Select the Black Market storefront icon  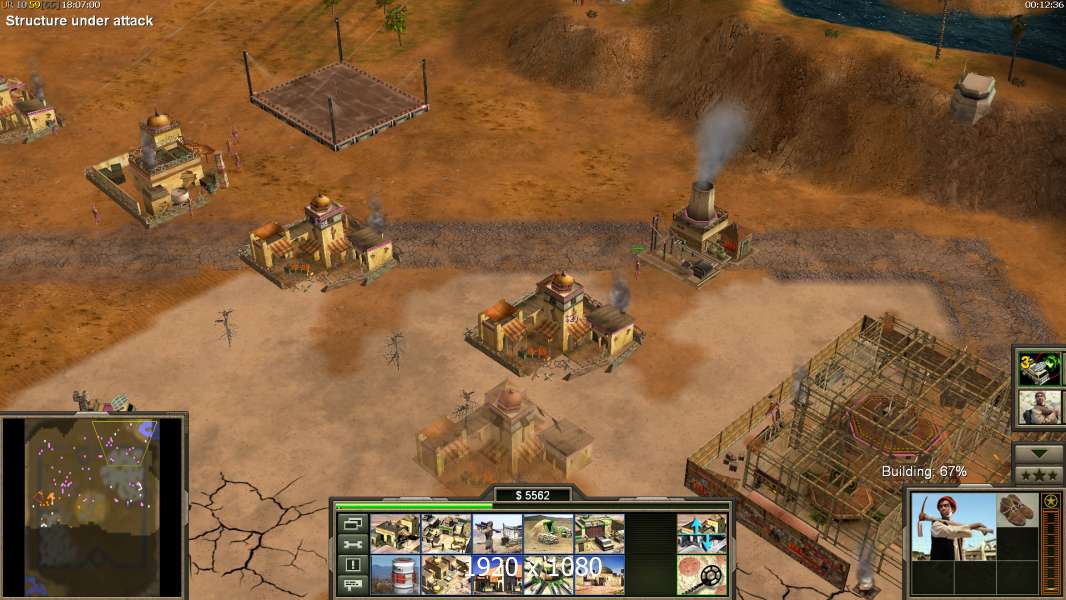pos(497,574)
